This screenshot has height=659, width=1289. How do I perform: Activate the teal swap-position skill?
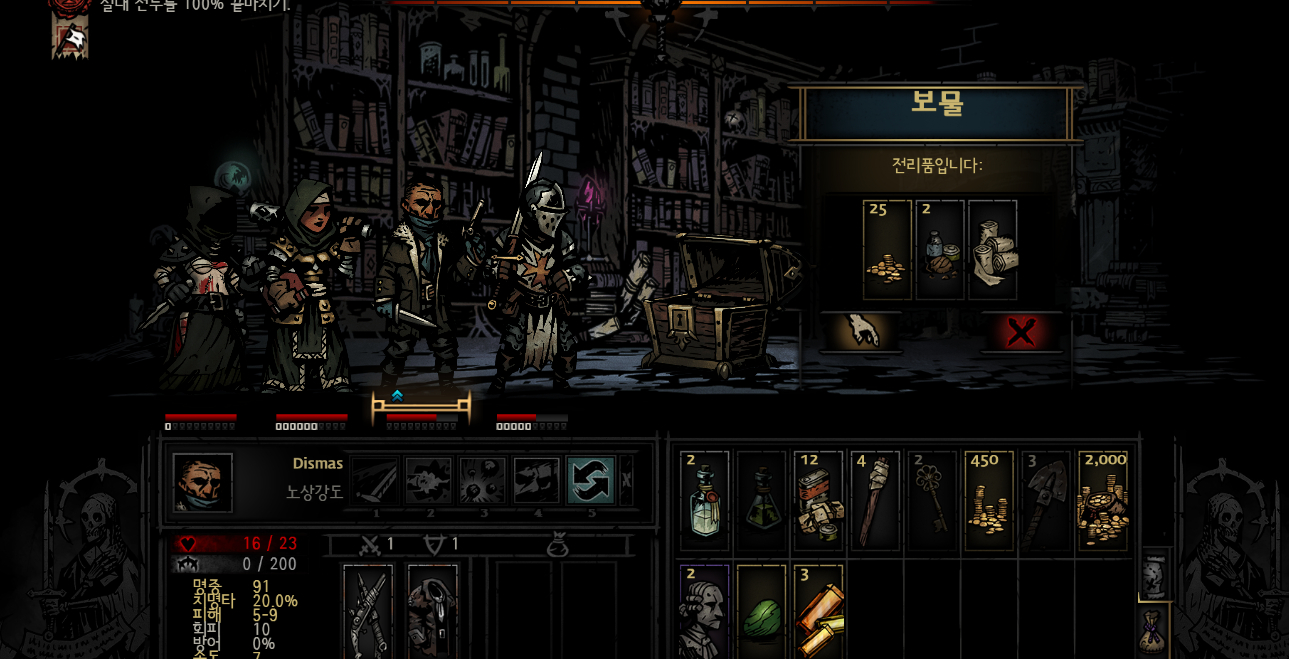(x=590, y=481)
